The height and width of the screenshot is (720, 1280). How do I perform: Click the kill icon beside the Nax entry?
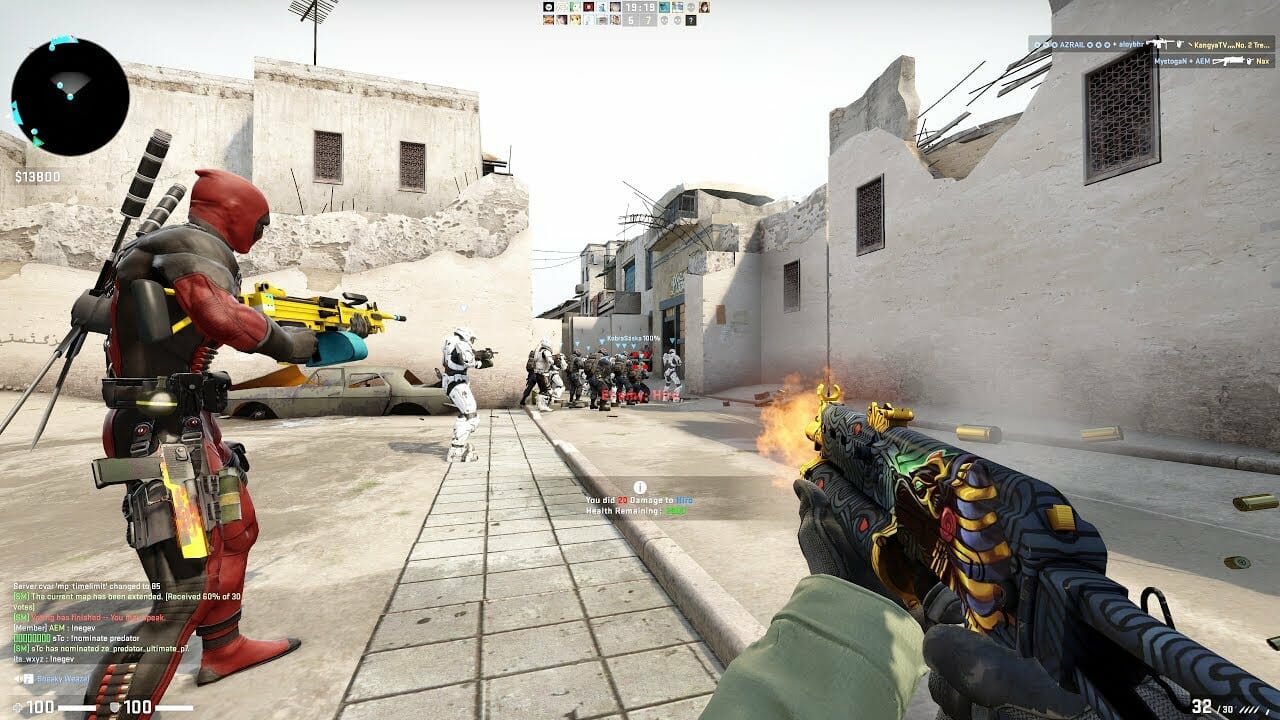pos(1250,62)
